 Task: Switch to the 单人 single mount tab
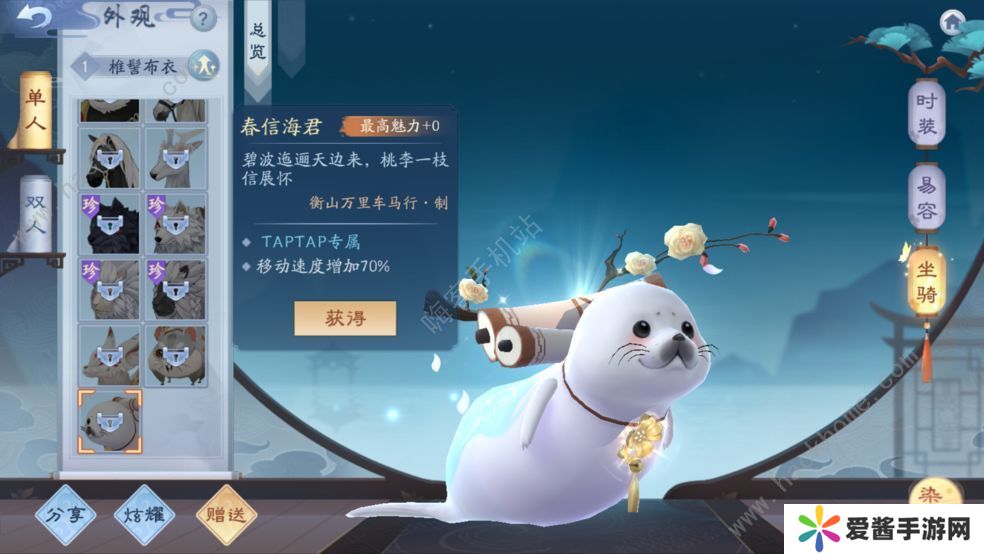pos(35,109)
